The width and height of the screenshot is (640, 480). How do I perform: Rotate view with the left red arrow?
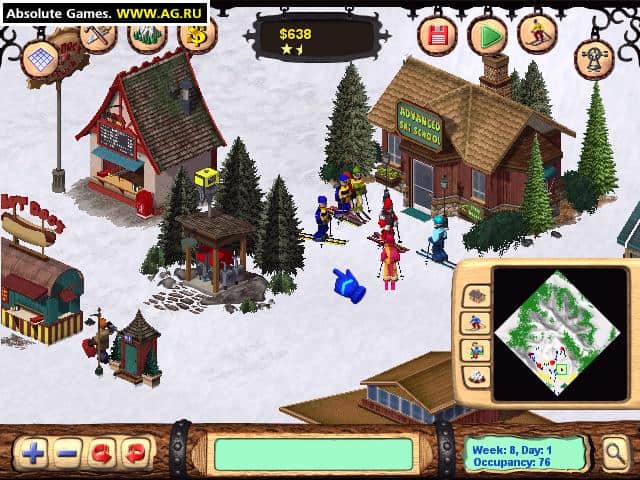(101, 452)
